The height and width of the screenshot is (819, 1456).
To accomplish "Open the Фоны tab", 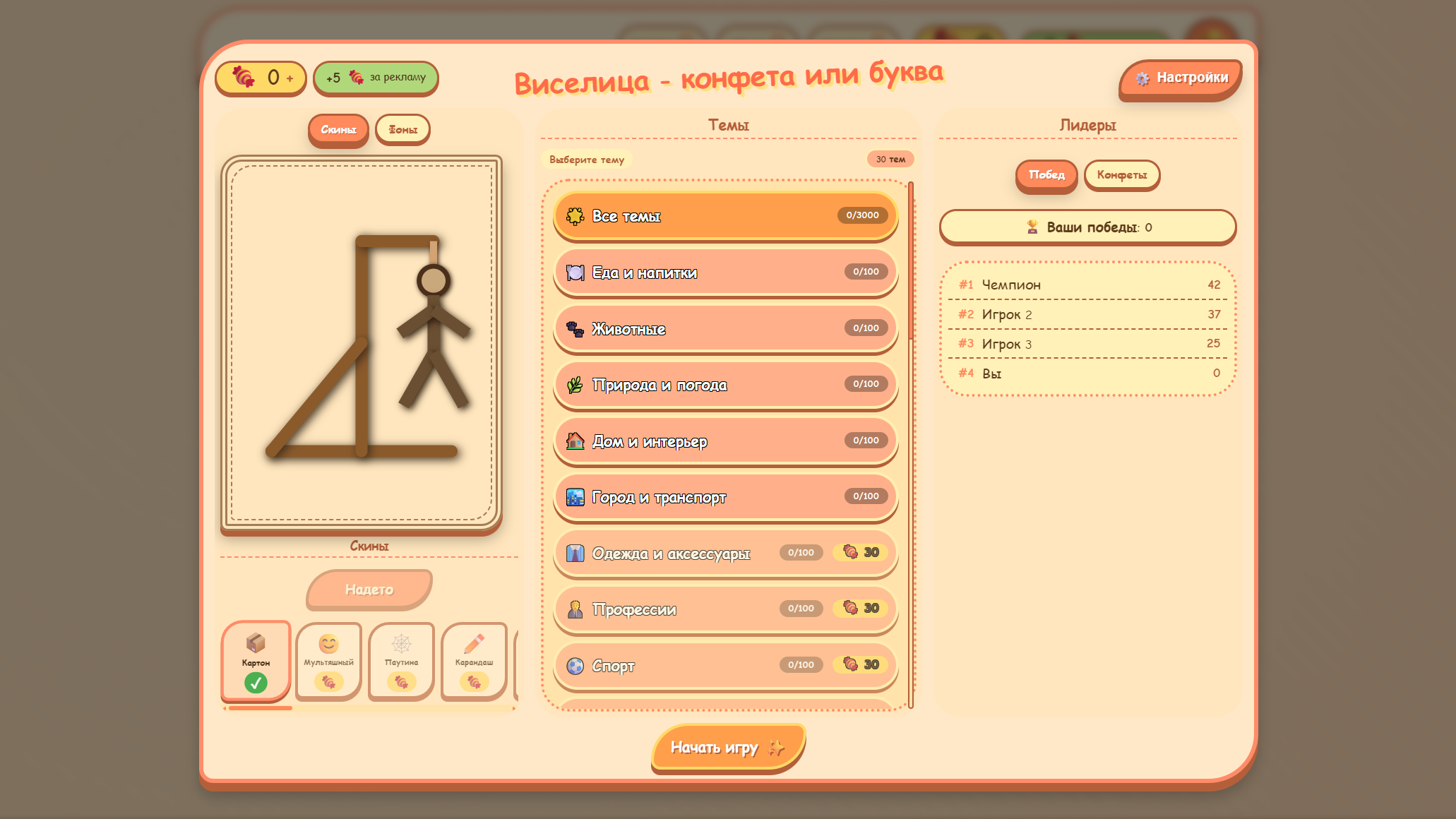I will [x=402, y=129].
